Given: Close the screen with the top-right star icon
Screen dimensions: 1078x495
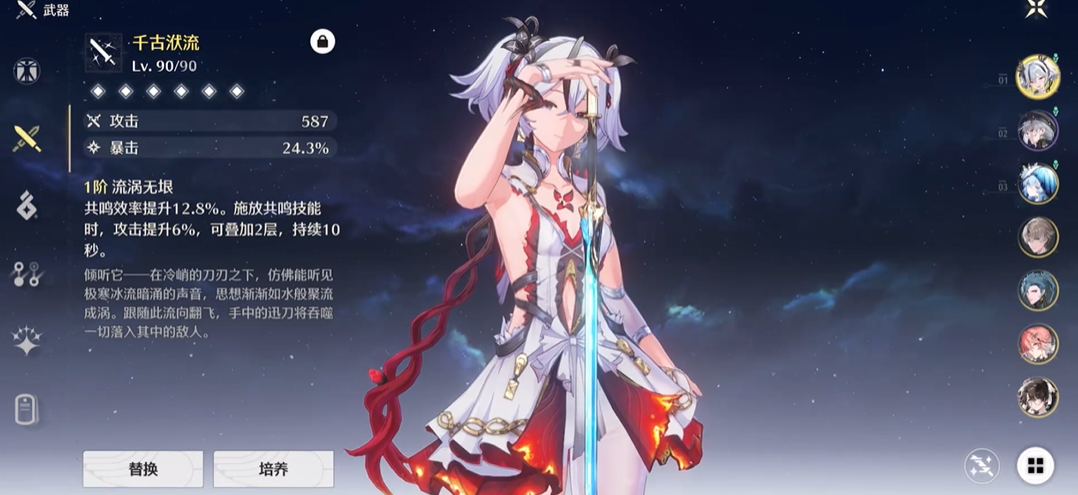Looking at the screenshot, I should tap(1036, 11).
